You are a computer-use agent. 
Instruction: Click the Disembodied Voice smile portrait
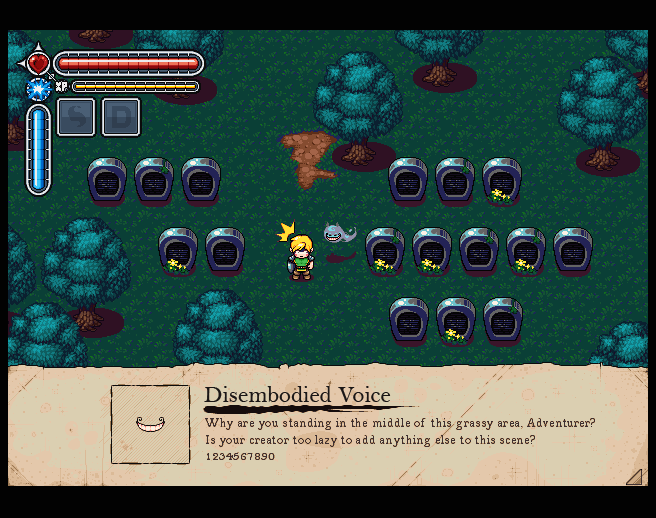click(150, 424)
